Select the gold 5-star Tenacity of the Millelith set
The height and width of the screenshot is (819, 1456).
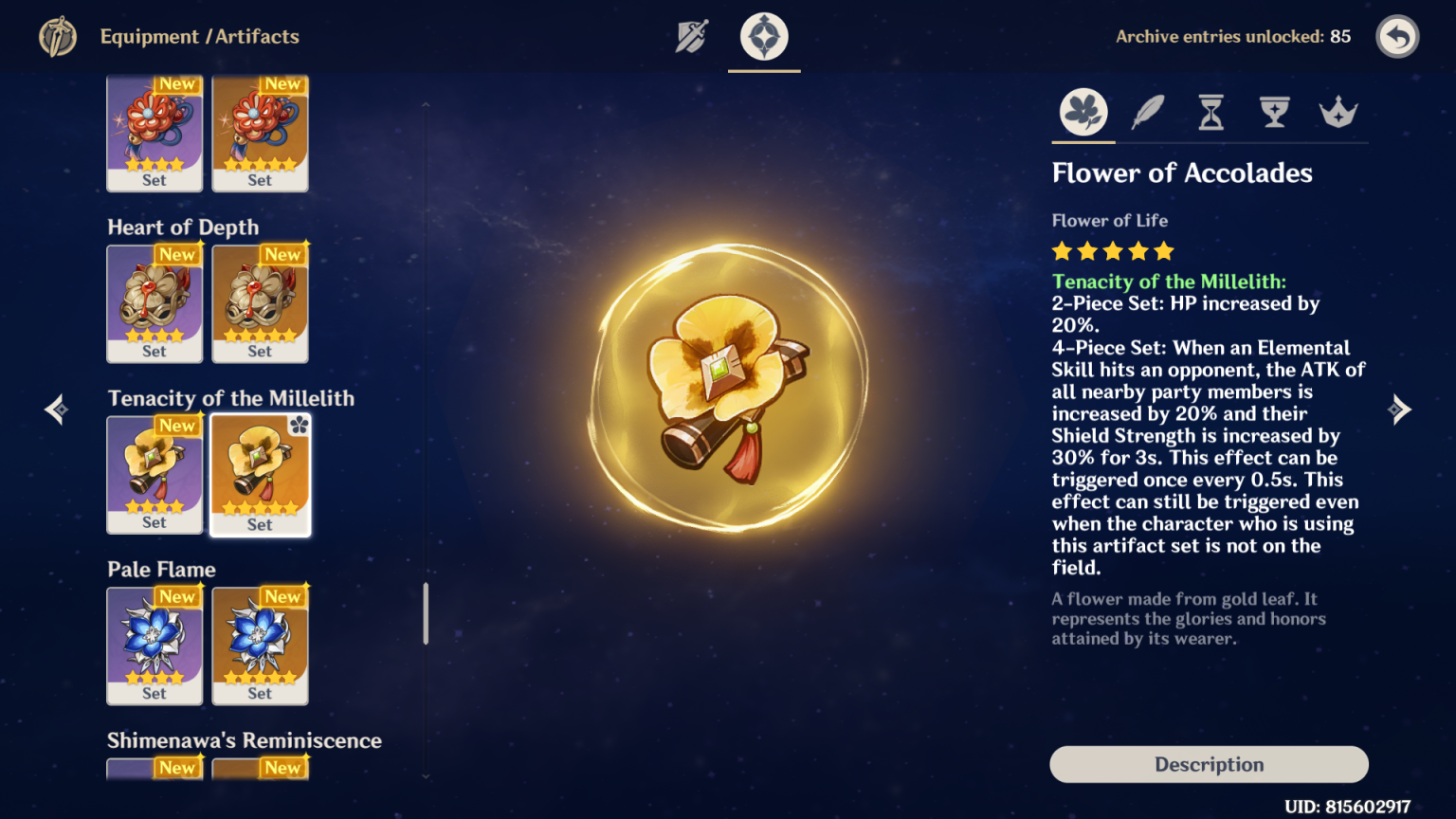260,474
